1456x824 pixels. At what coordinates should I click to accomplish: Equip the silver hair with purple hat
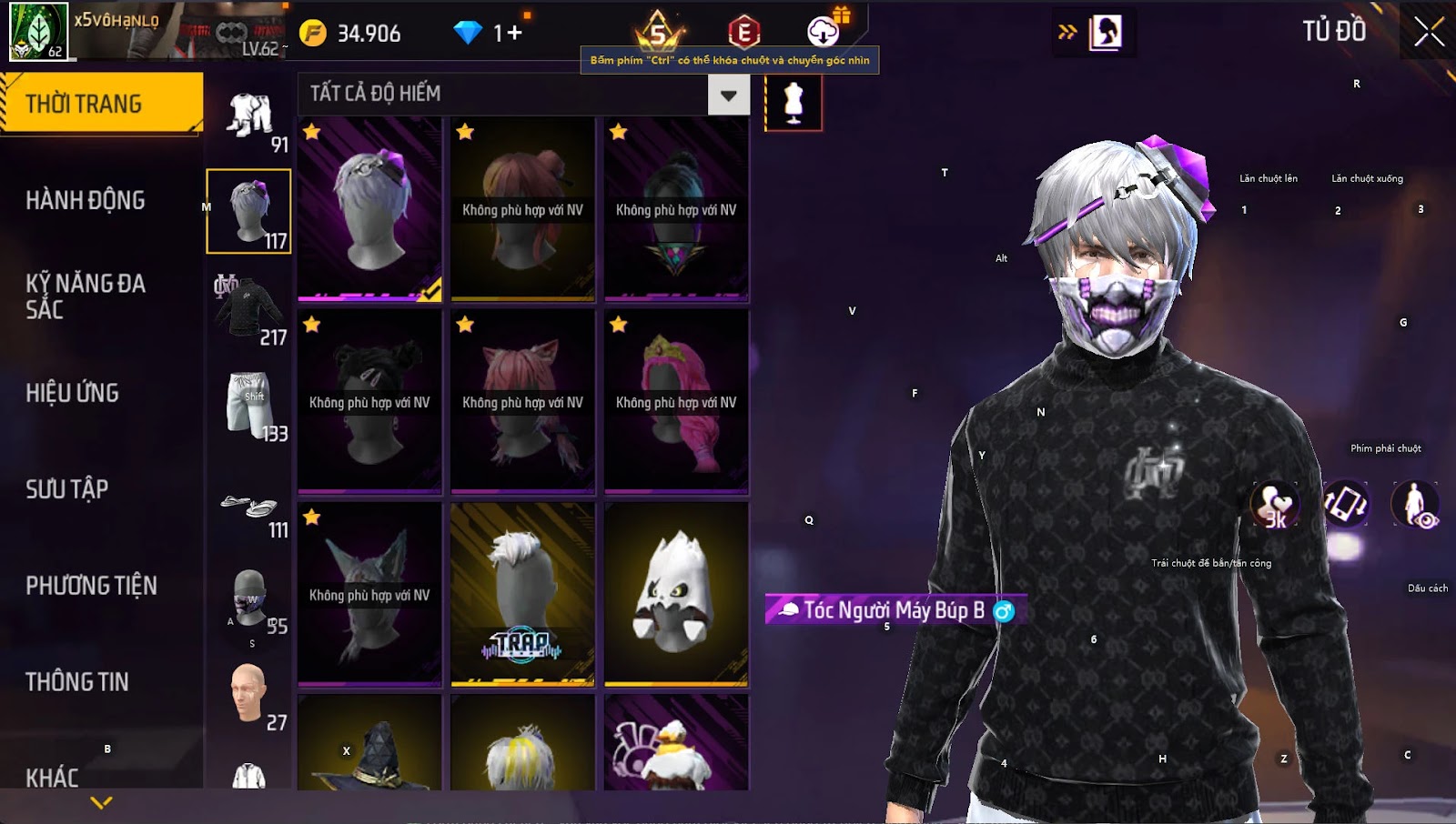coord(369,209)
